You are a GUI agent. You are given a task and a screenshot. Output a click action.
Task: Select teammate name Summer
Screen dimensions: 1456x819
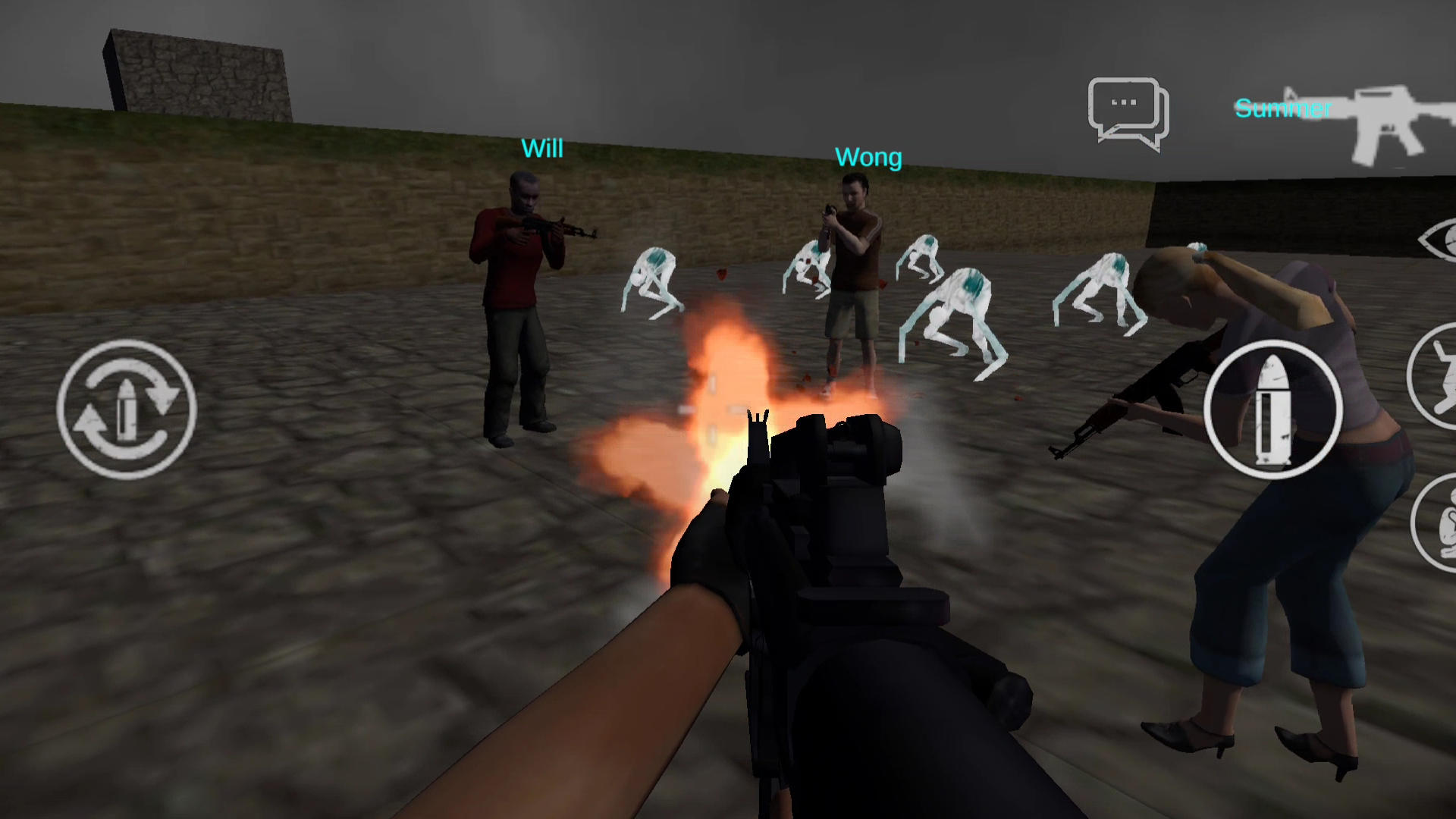tap(1282, 106)
